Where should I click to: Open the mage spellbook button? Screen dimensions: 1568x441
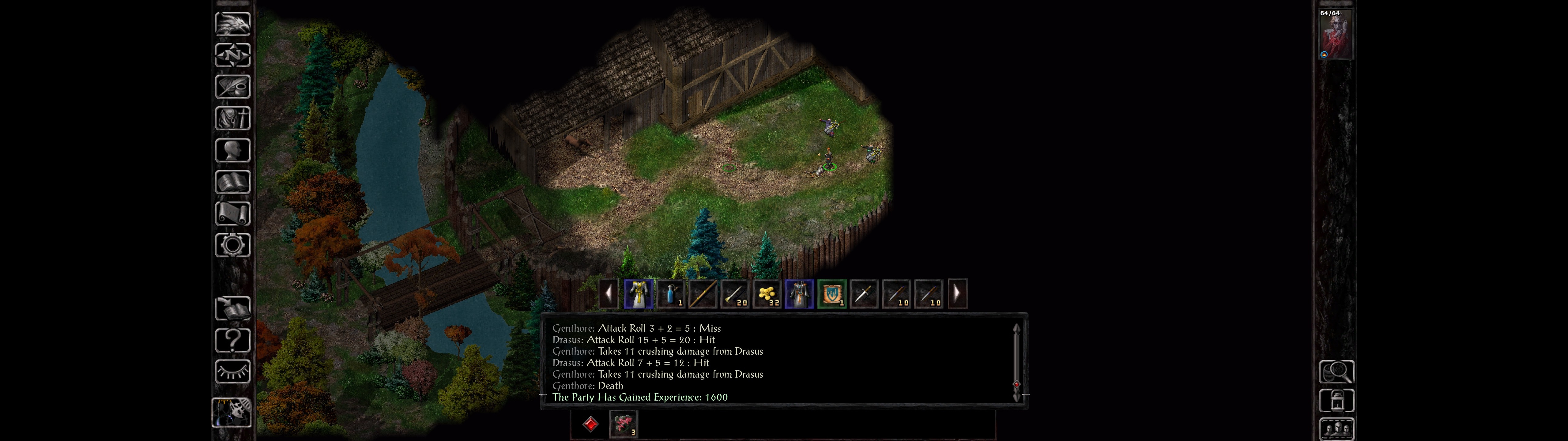pos(232,182)
